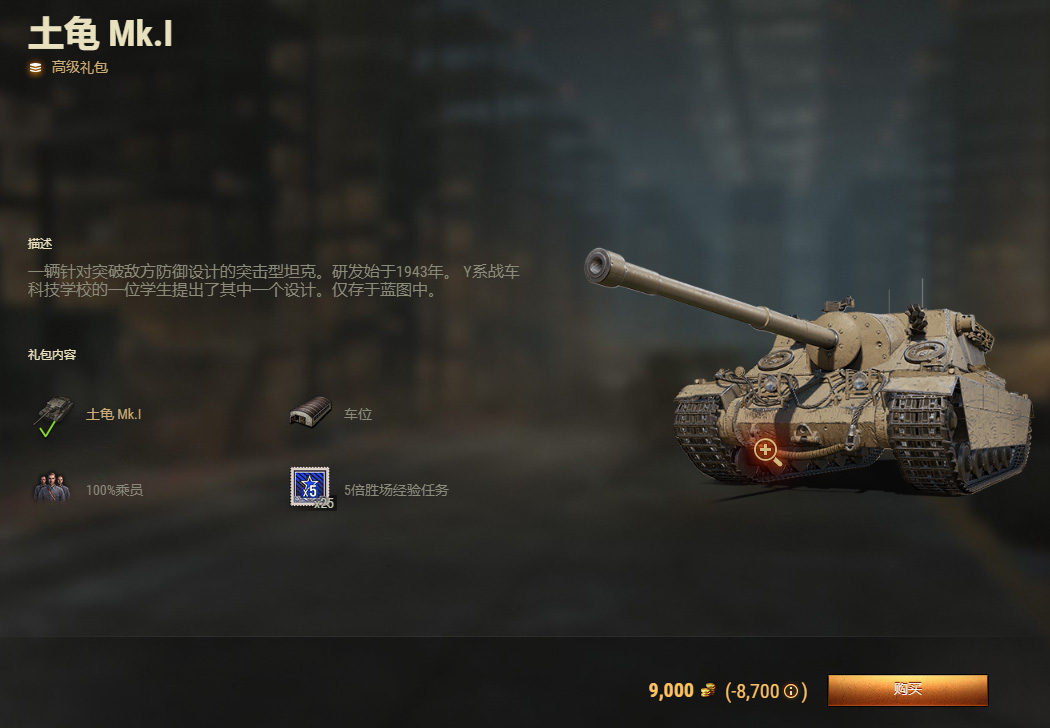Viewport: 1050px width, 728px height.
Task: View the 车位 garage slot item
Action: tap(310, 413)
